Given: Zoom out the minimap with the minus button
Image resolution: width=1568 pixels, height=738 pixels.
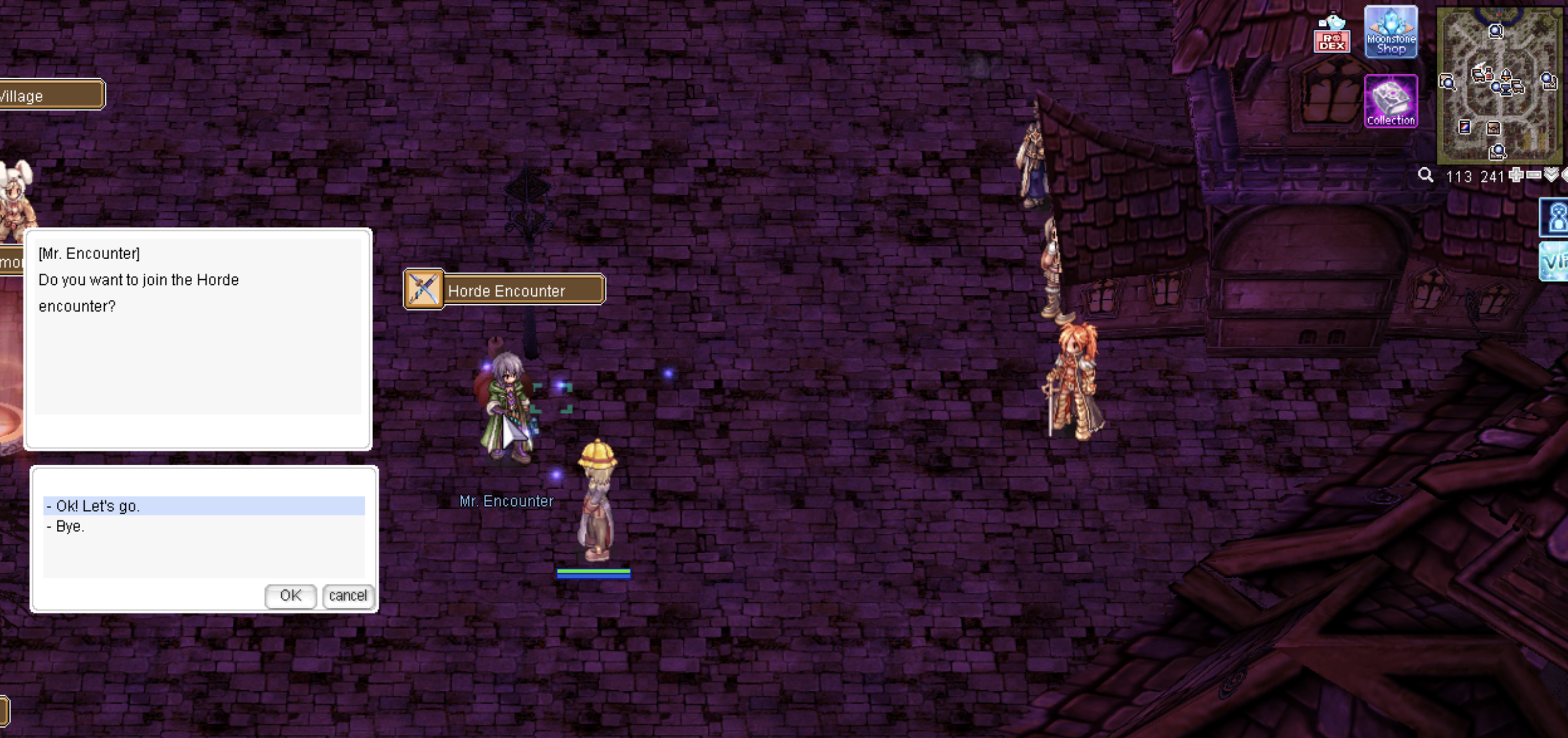Looking at the screenshot, I should [x=1534, y=175].
